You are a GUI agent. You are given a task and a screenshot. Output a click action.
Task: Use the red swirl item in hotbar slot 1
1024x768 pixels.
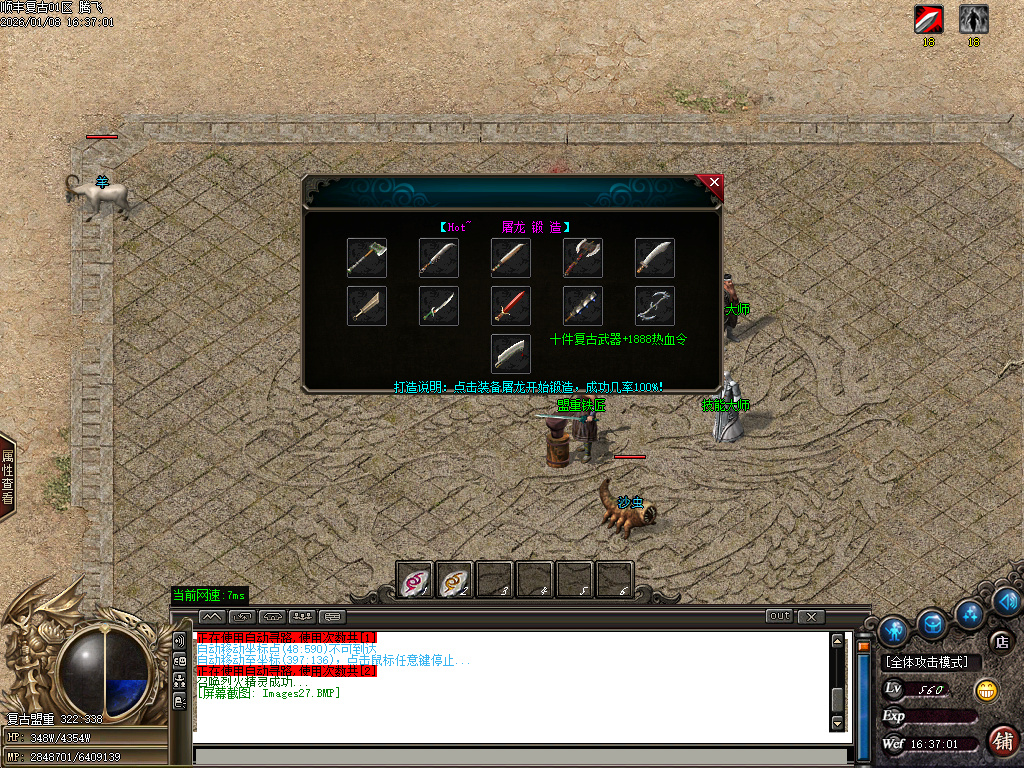click(415, 580)
